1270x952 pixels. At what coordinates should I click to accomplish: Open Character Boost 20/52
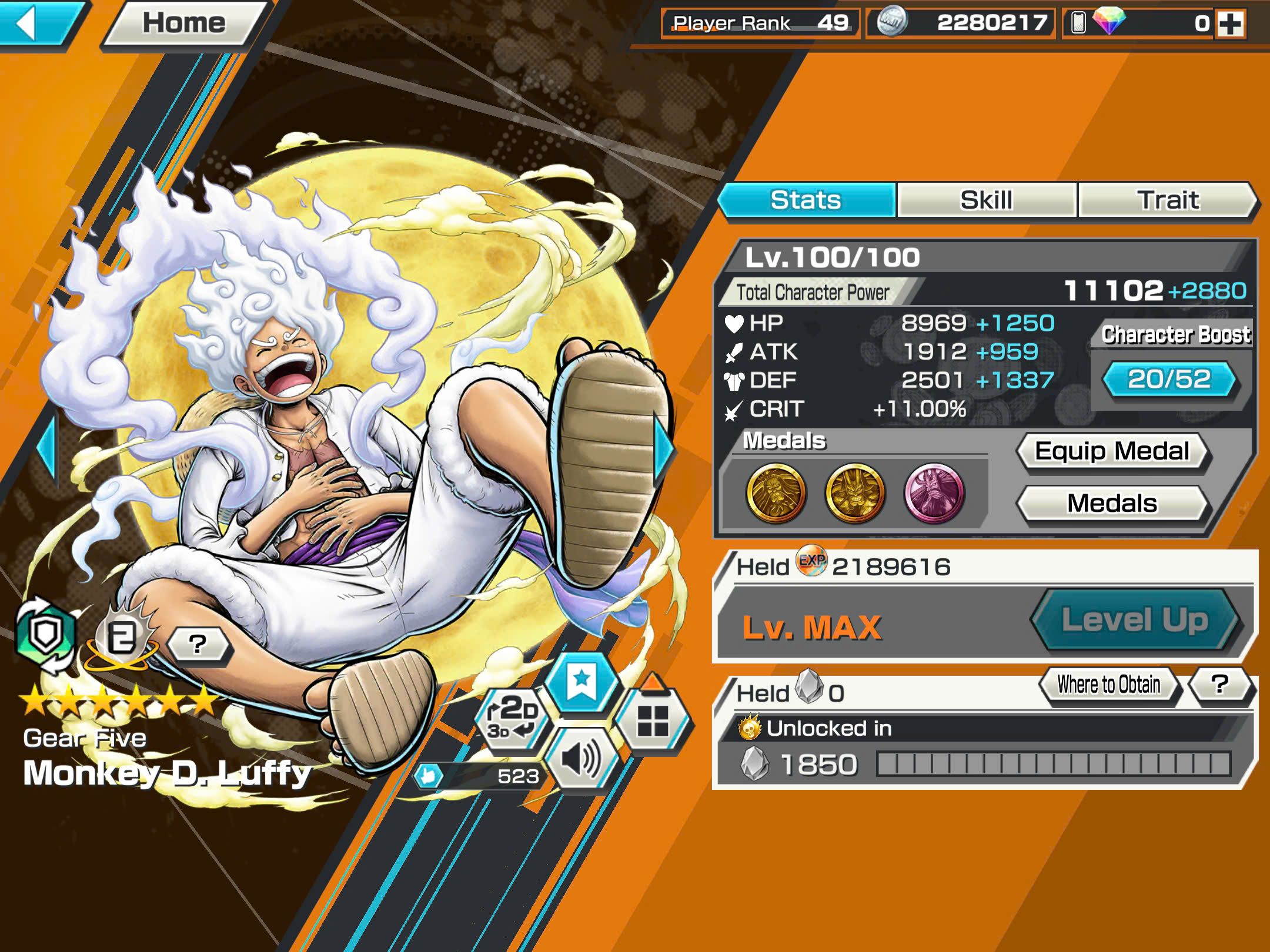click(1169, 380)
